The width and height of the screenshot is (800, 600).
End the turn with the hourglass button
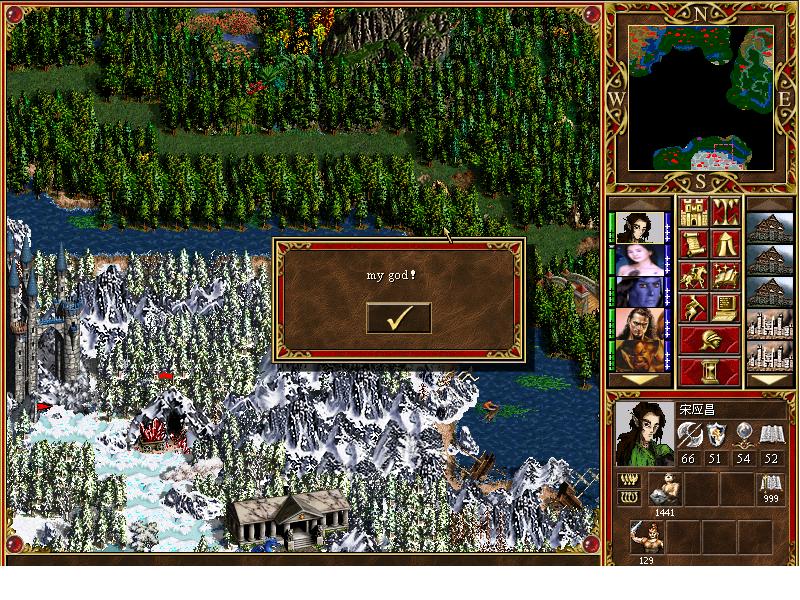(x=709, y=371)
